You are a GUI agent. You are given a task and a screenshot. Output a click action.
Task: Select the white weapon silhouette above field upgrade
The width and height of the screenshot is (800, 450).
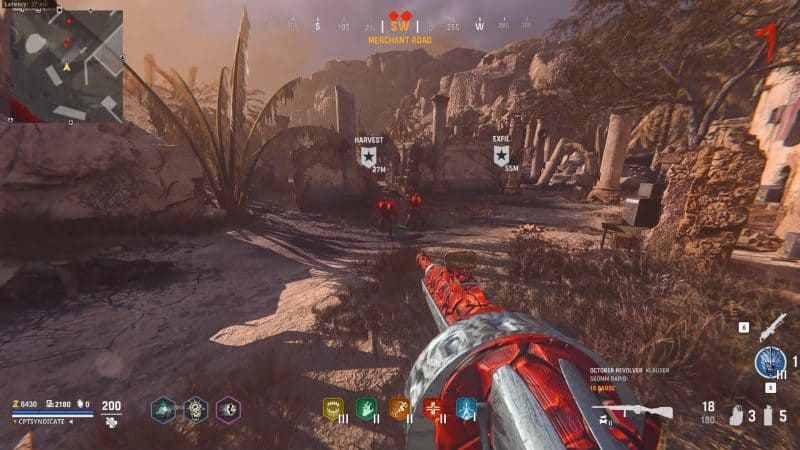pos(771,326)
